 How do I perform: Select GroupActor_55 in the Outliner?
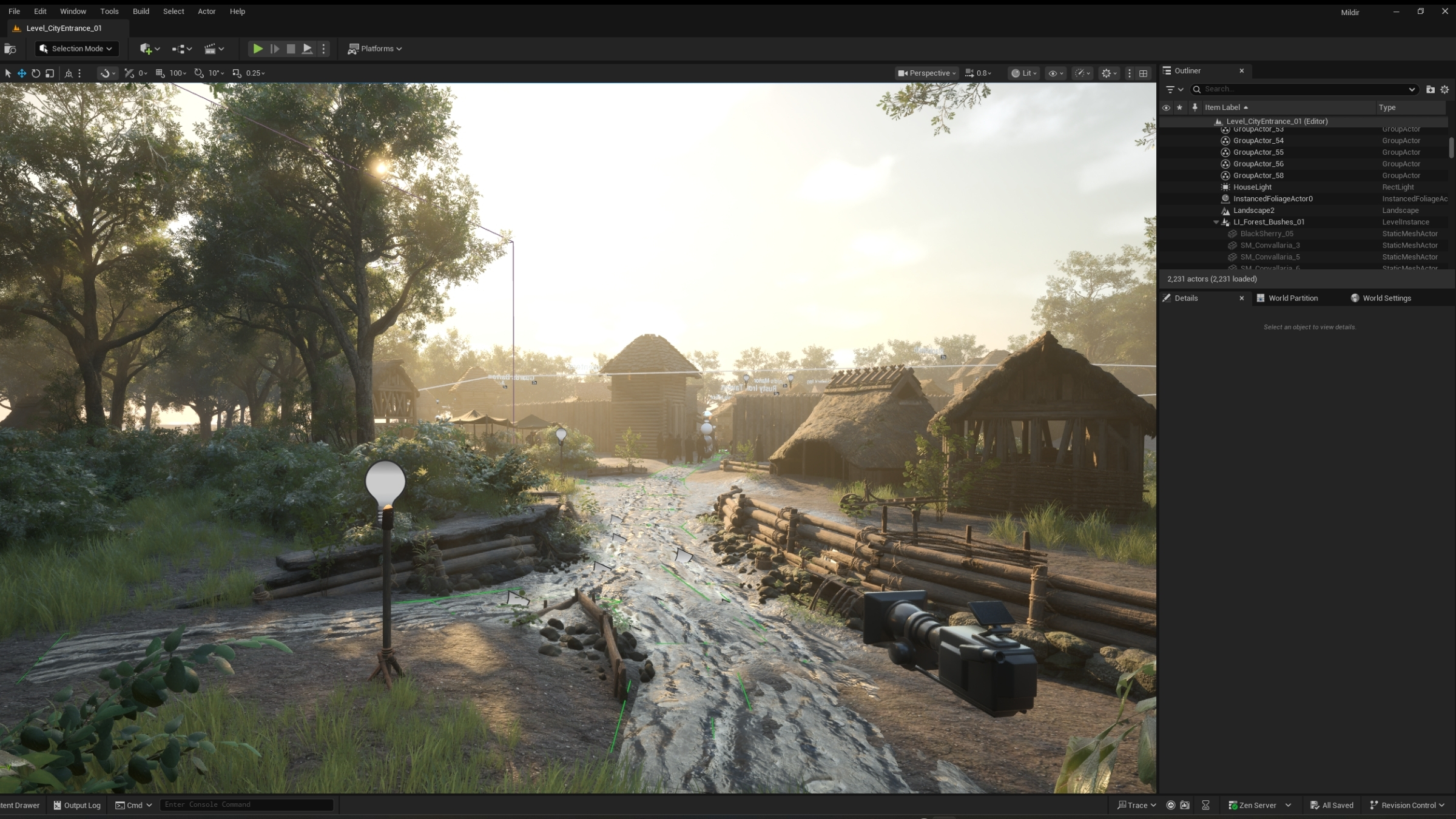pyautogui.click(x=1258, y=152)
